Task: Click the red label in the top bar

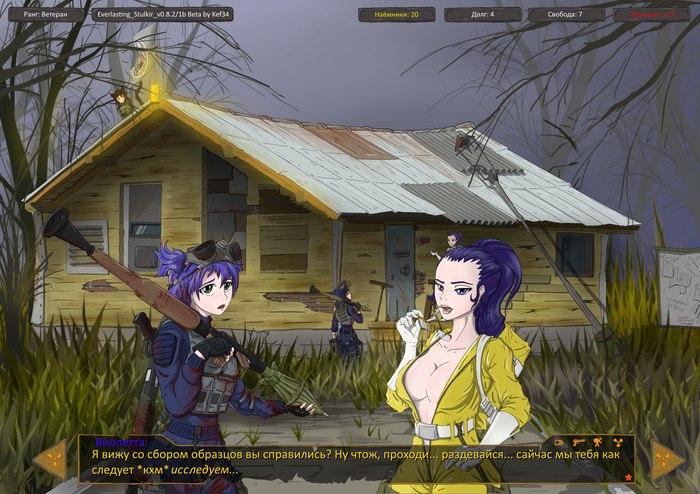Action: click(651, 15)
